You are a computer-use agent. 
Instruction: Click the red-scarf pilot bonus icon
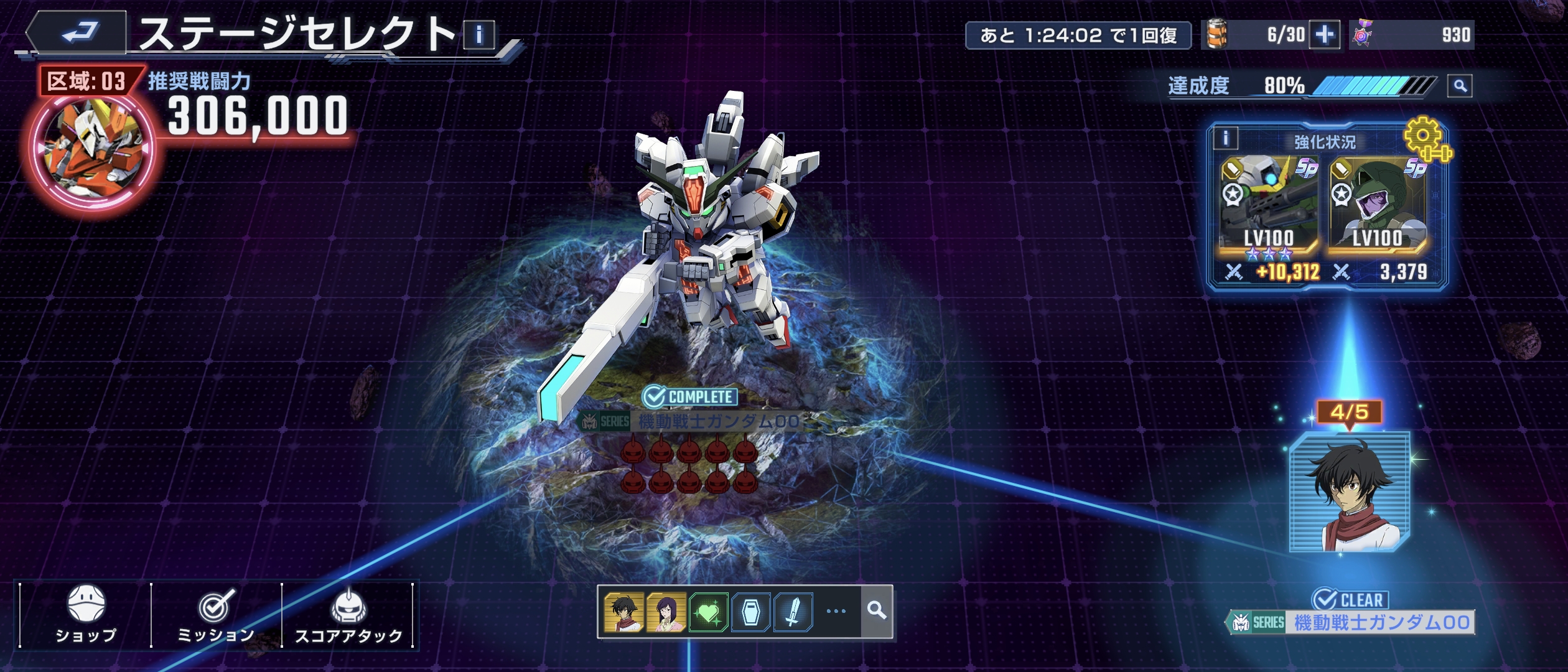623,612
